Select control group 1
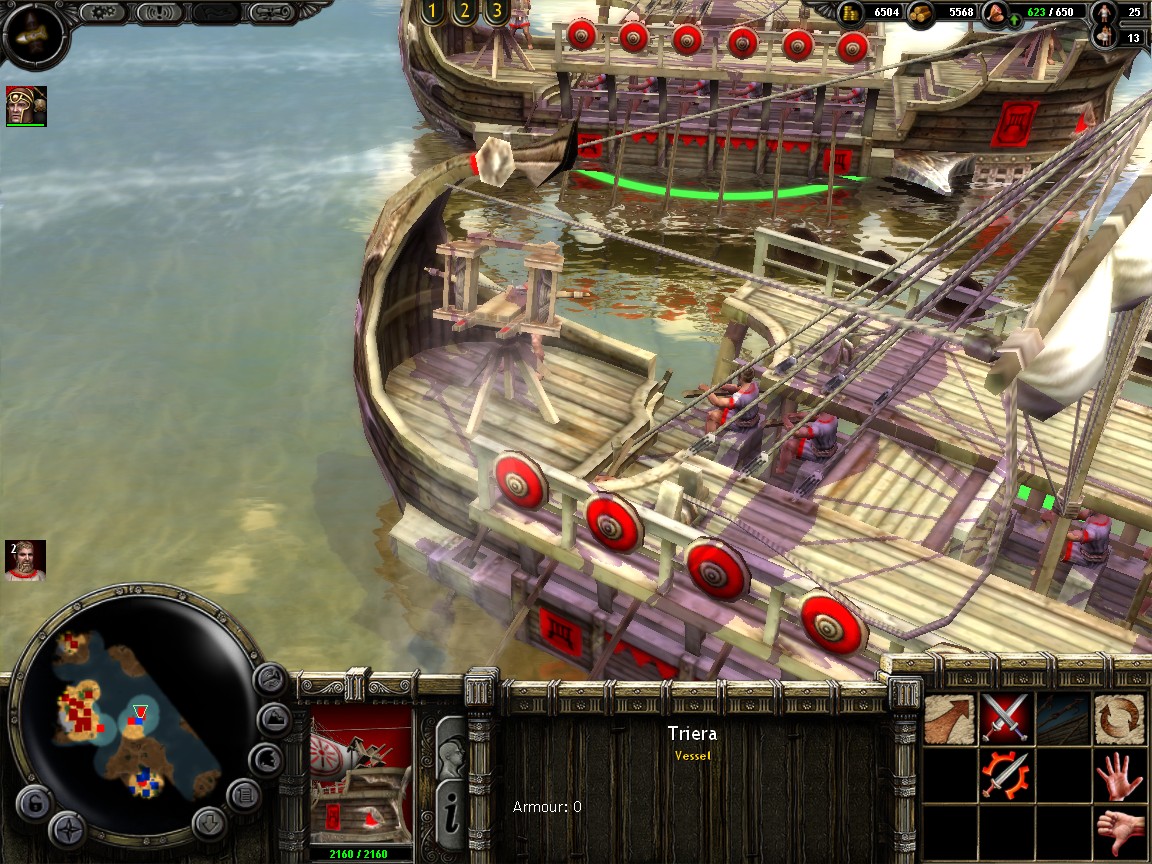The width and height of the screenshot is (1152, 864). [432, 12]
